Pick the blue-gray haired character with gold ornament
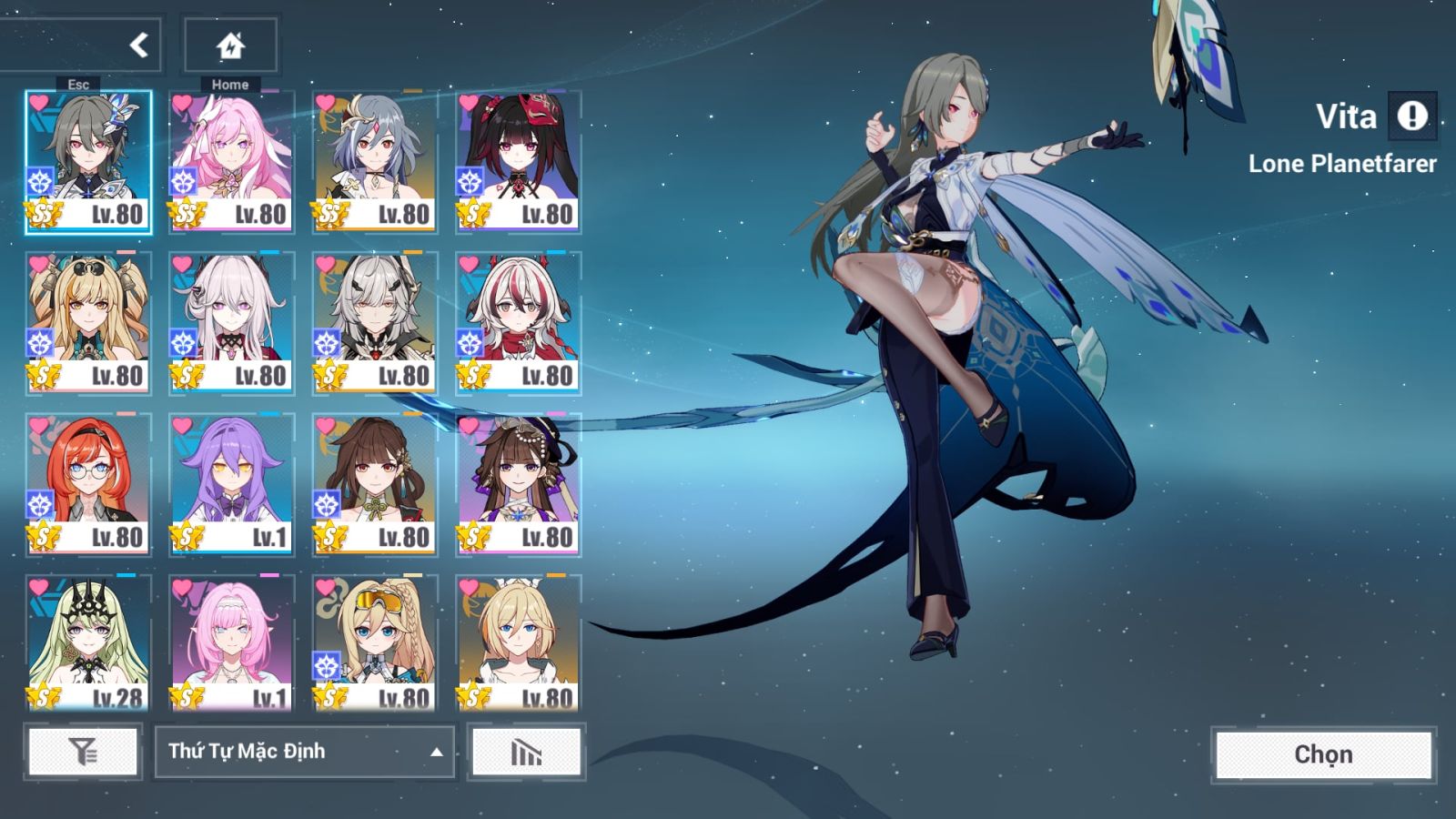The height and width of the screenshot is (819, 1456). tap(374, 161)
